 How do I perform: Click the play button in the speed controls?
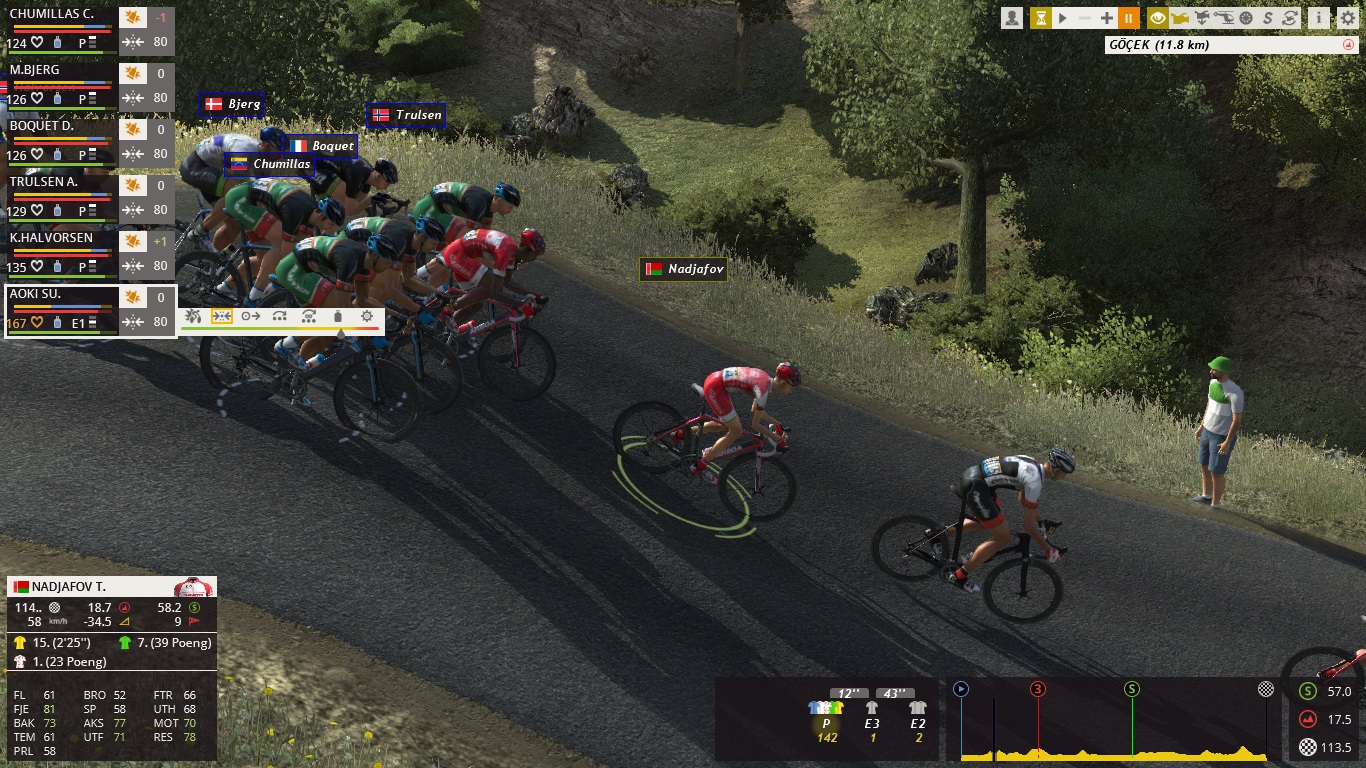(x=1063, y=17)
